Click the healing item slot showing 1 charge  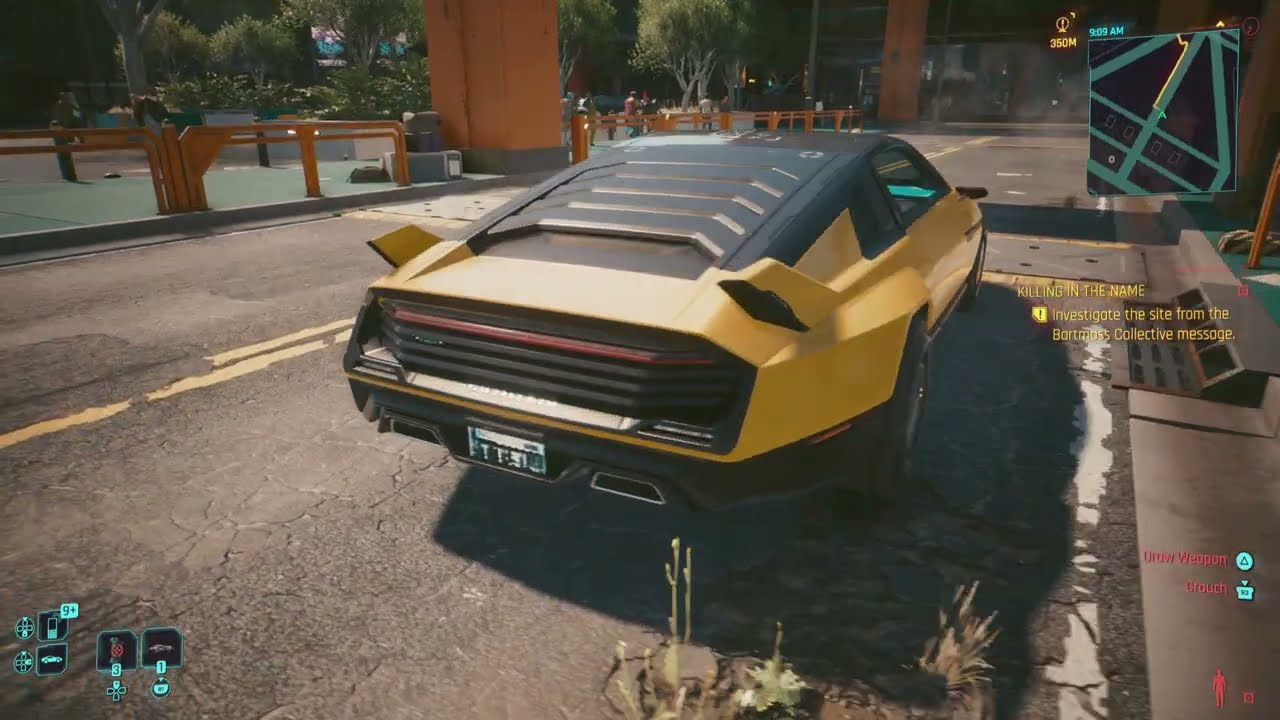(x=161, y=650)
